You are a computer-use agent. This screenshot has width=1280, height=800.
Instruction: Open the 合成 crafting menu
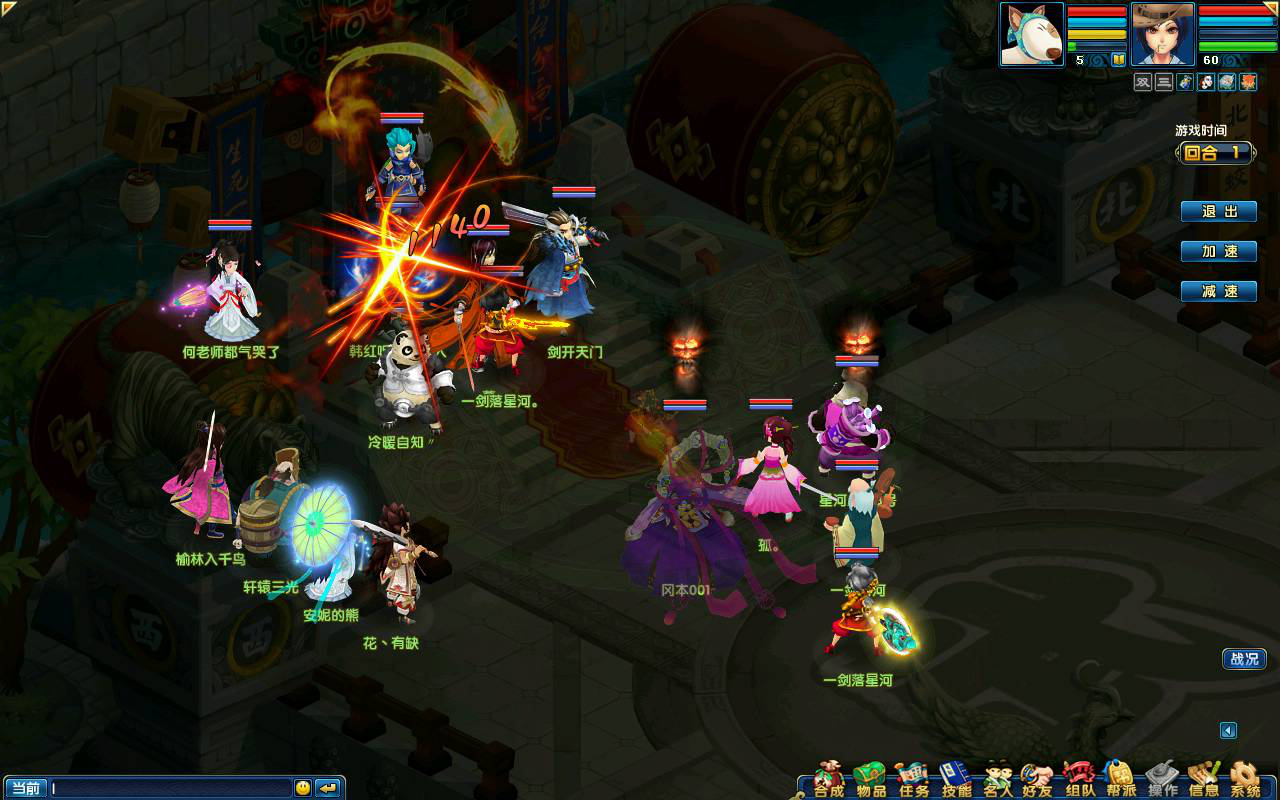tap(828, 780)
